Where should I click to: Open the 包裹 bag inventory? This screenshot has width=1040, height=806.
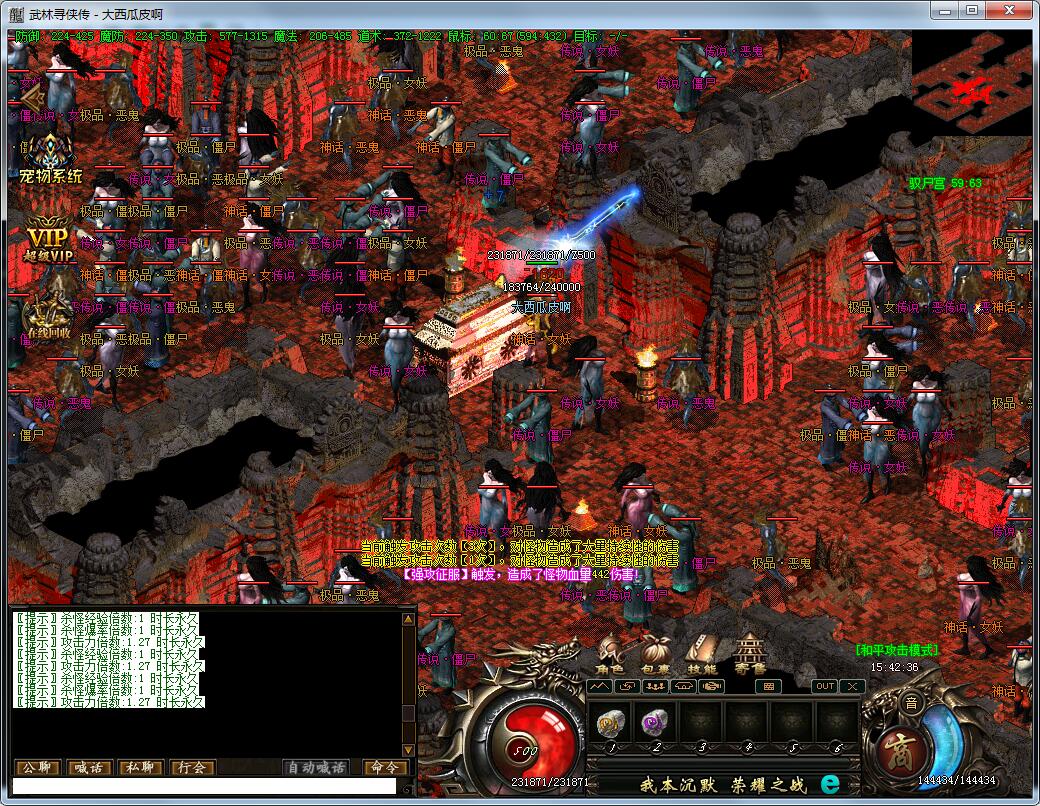tap(655, 655)
